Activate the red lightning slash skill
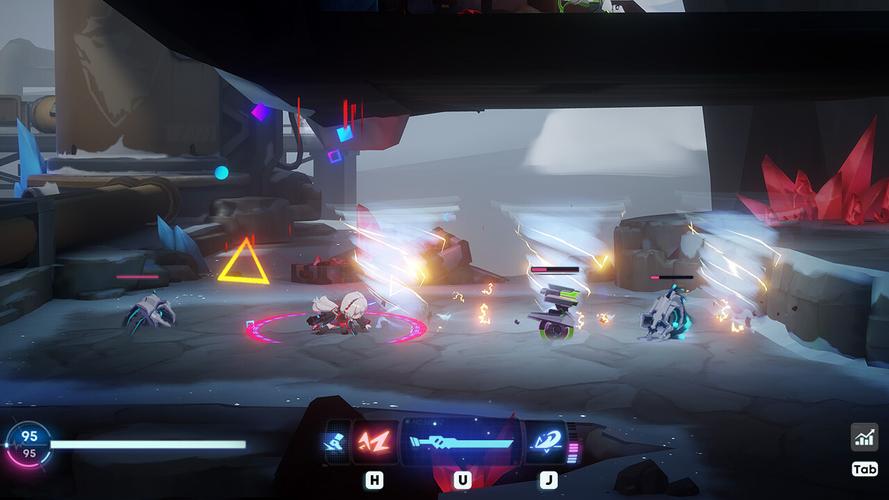Image resolution: width=889 pixels, height=500 pixels. click(x=374, y=442)
